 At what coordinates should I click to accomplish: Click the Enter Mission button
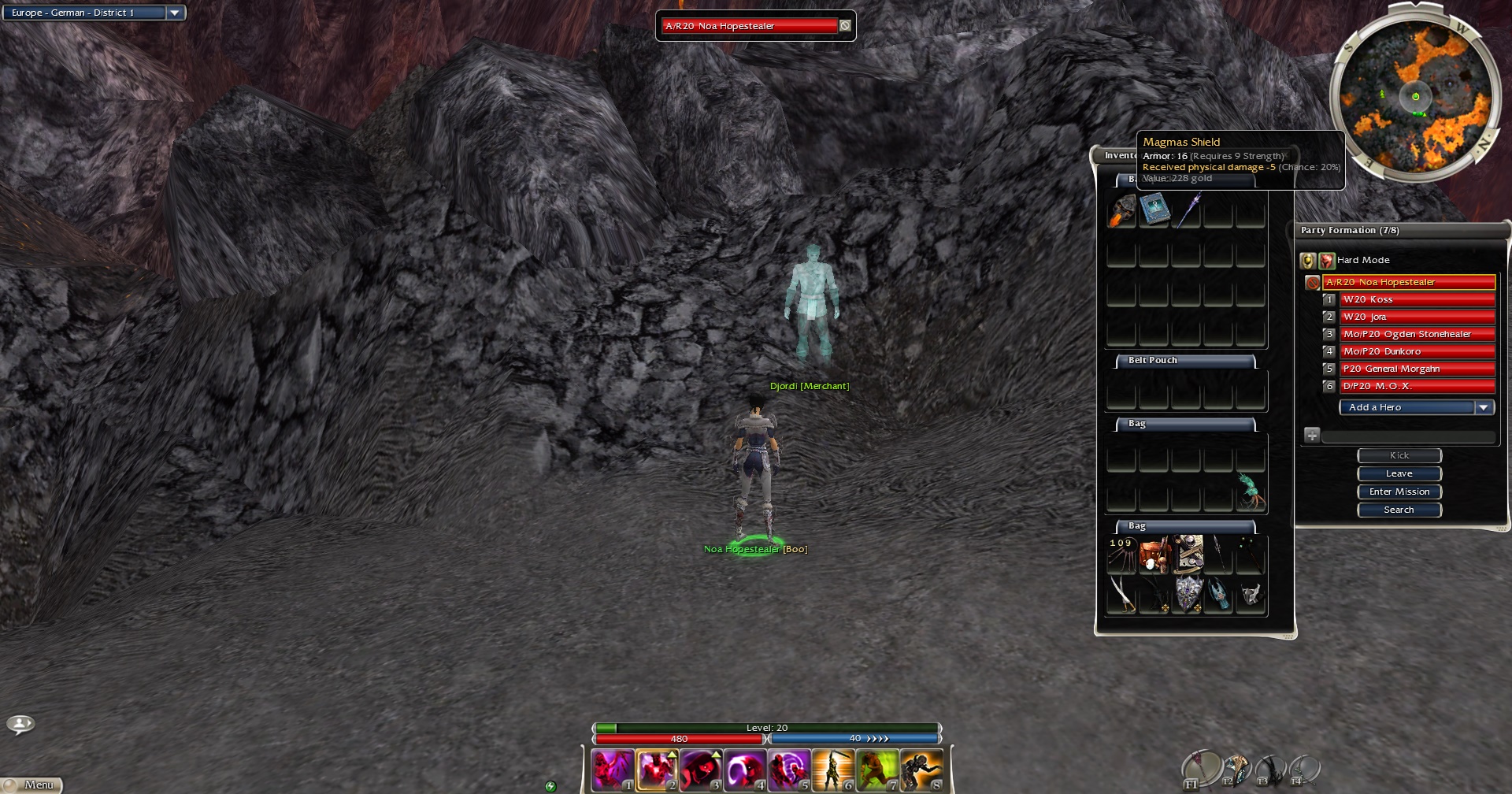point(1399,492)
